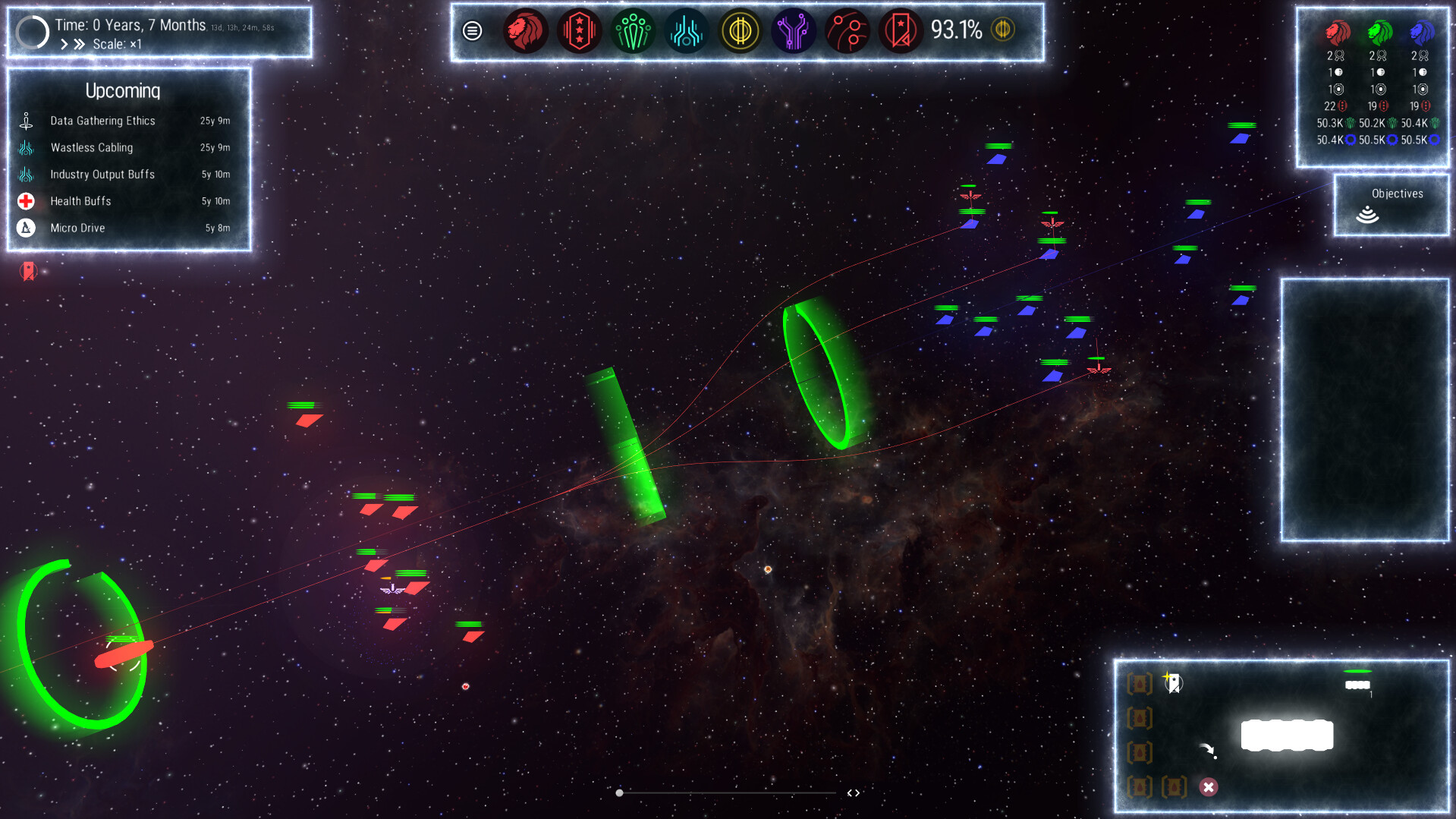Screen dimensions: 1456x819
Task: Open the yellow currency coin panel
Action: tap(740, 31)
